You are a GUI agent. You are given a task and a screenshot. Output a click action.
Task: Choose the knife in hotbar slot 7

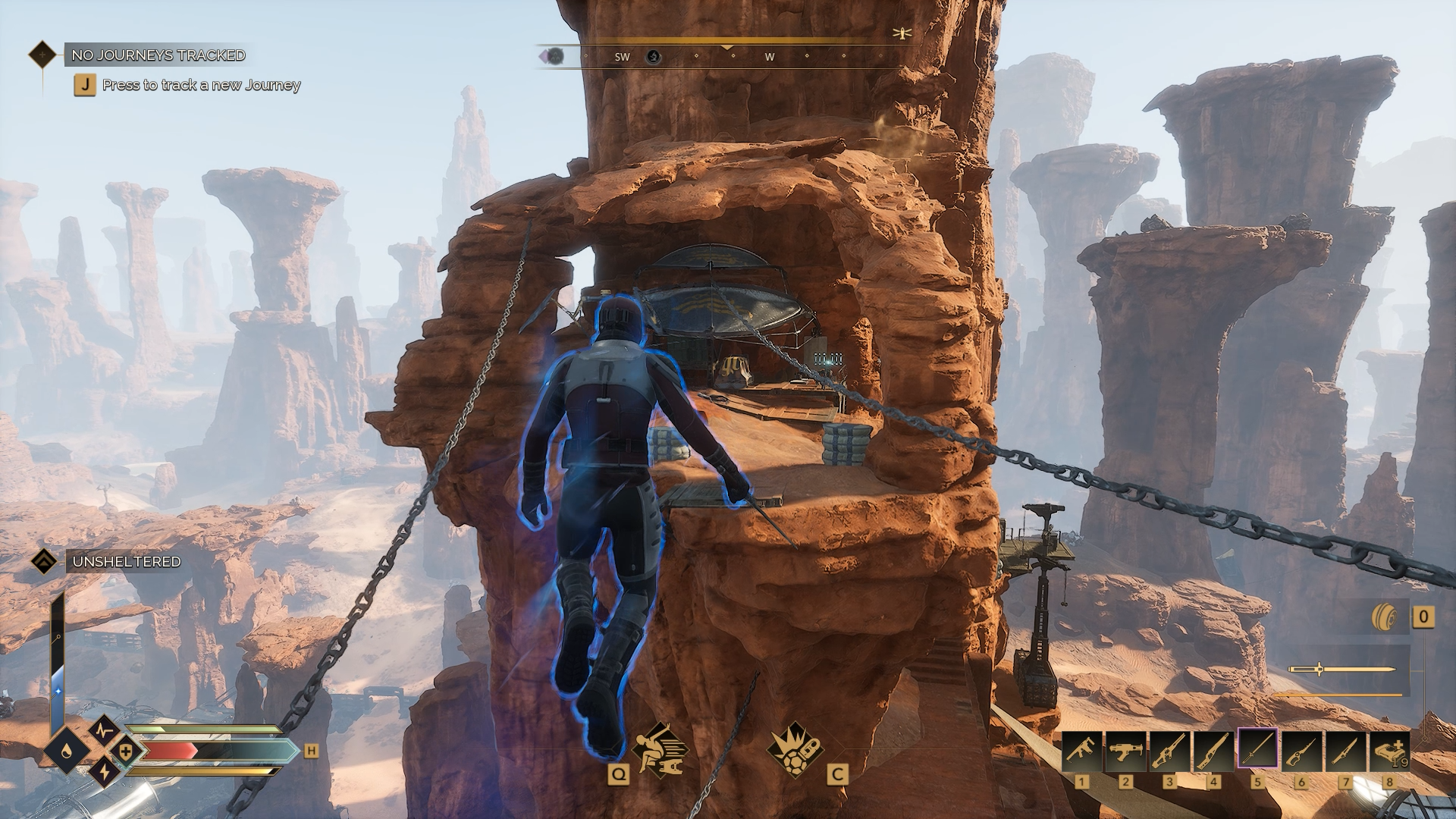pos(1345,751)
